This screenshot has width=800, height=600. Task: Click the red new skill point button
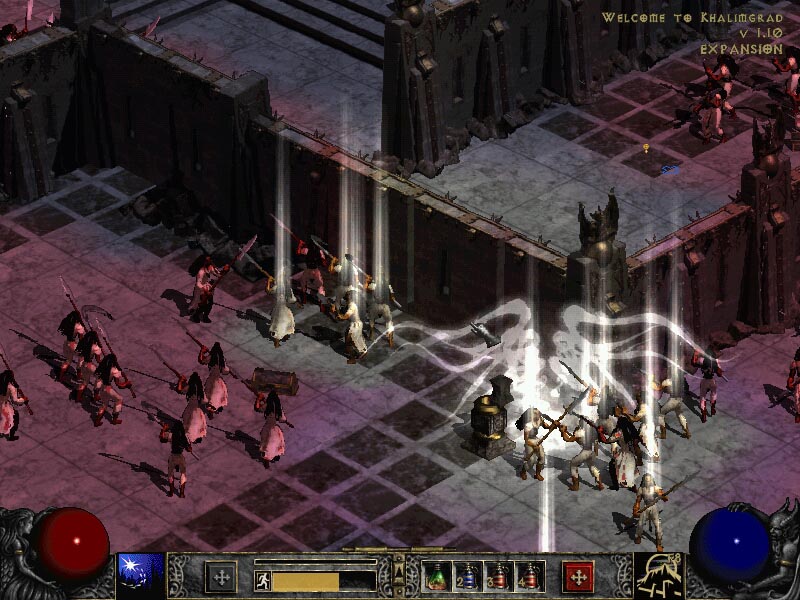click(579, 576)
